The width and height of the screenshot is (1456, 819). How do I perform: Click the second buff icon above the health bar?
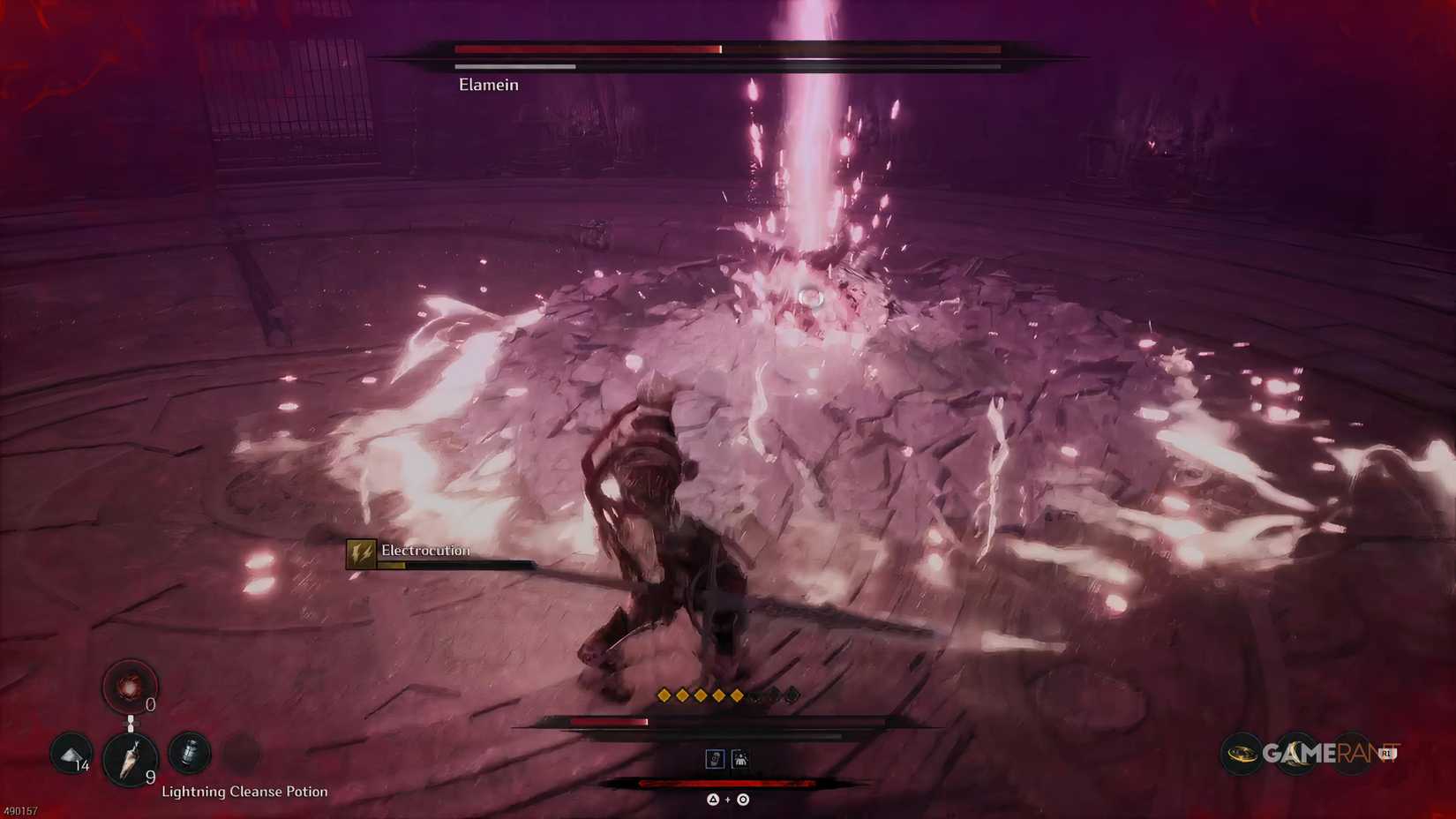[x=740, y=759]
